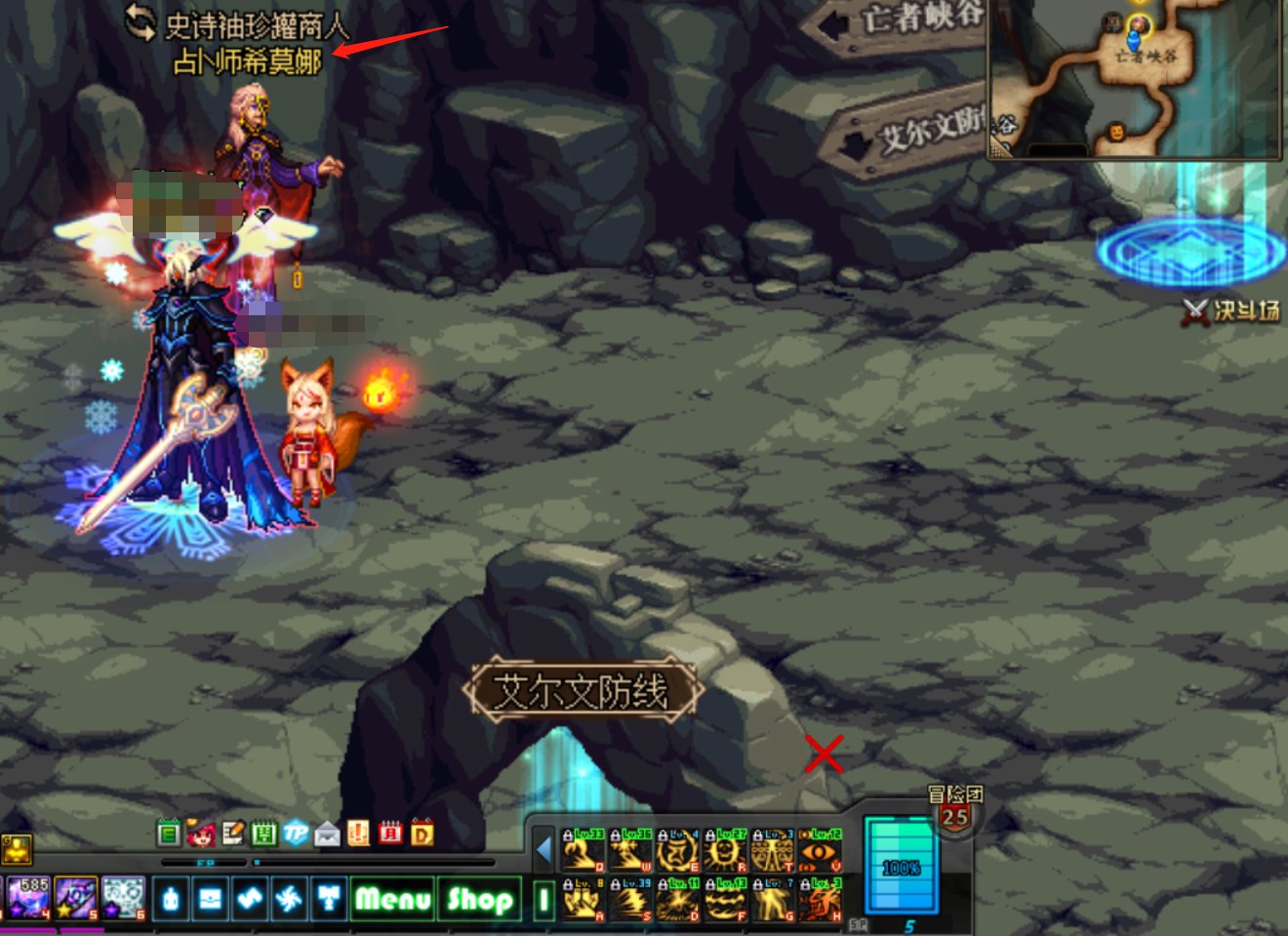
Task: Click the green E calendar icon
Action: click(169, 834)
